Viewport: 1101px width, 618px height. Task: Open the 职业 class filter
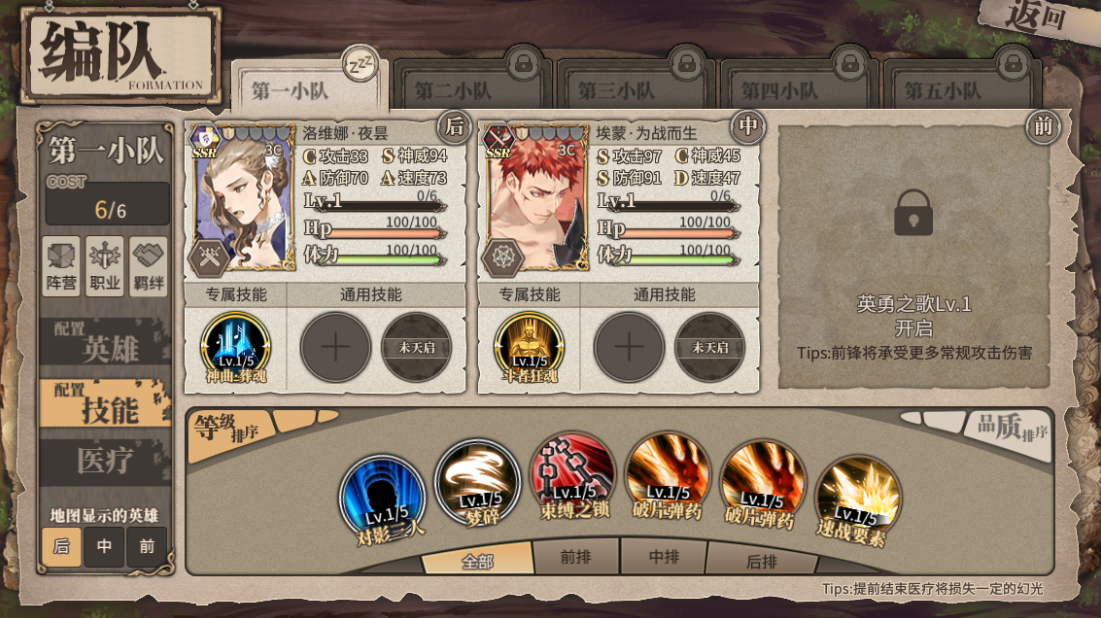105,267
